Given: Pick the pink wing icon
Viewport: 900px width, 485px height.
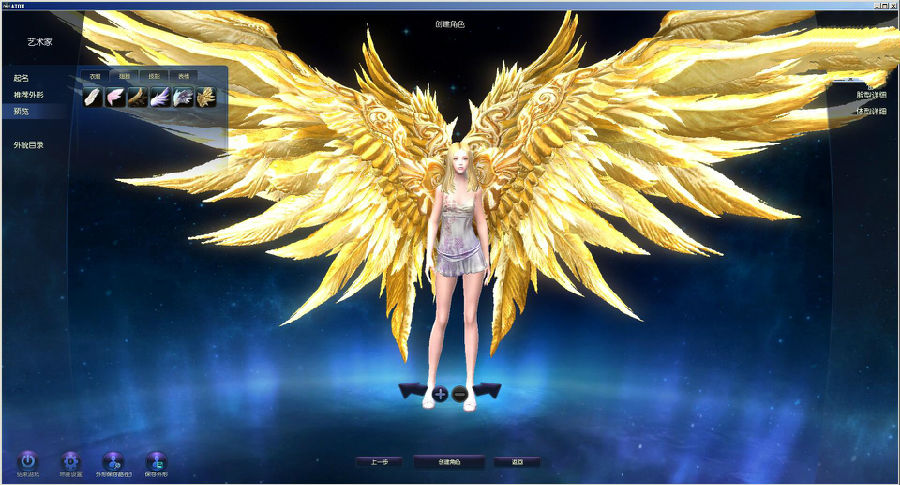Looking at the screenshot, I should 116,97.
